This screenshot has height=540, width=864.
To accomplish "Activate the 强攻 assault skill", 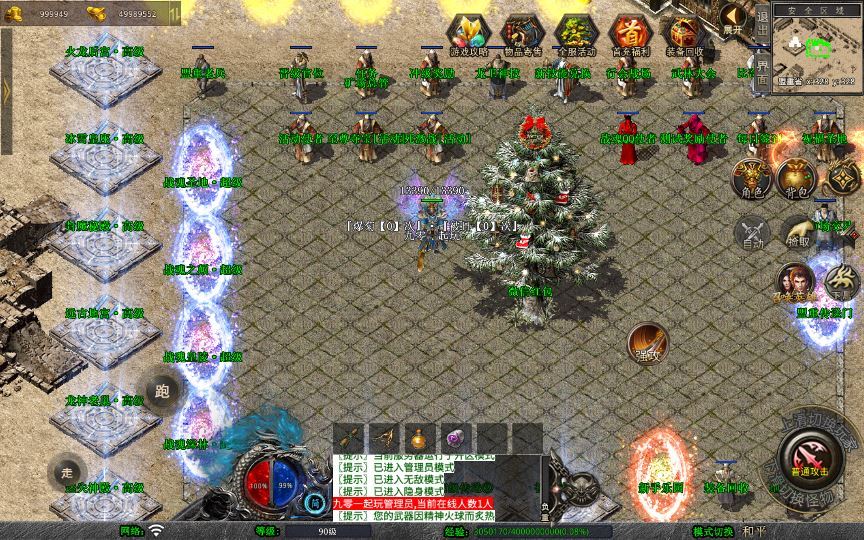I will click(648, 343).
